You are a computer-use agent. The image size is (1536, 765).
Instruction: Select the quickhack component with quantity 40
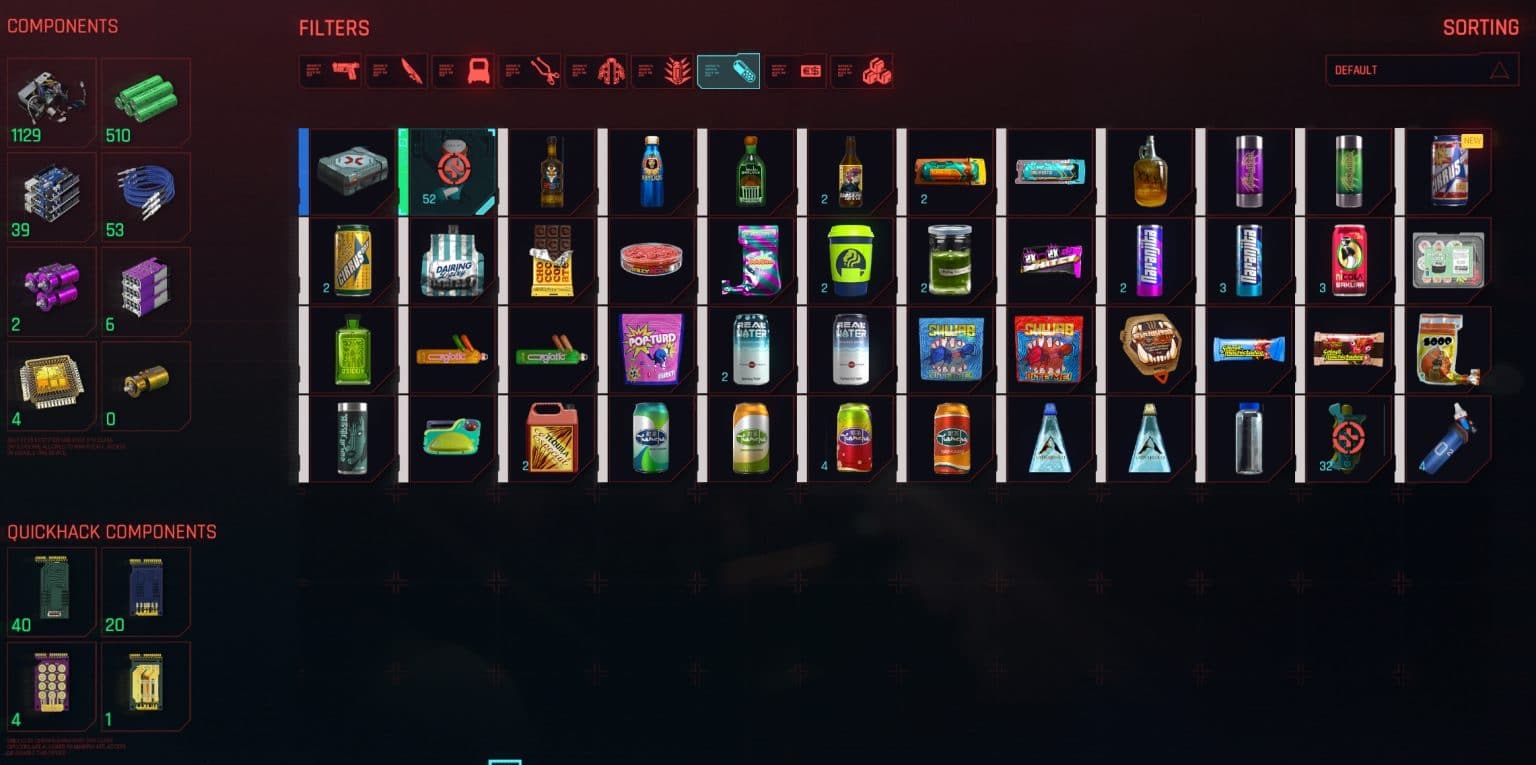[x=51, y=590]
